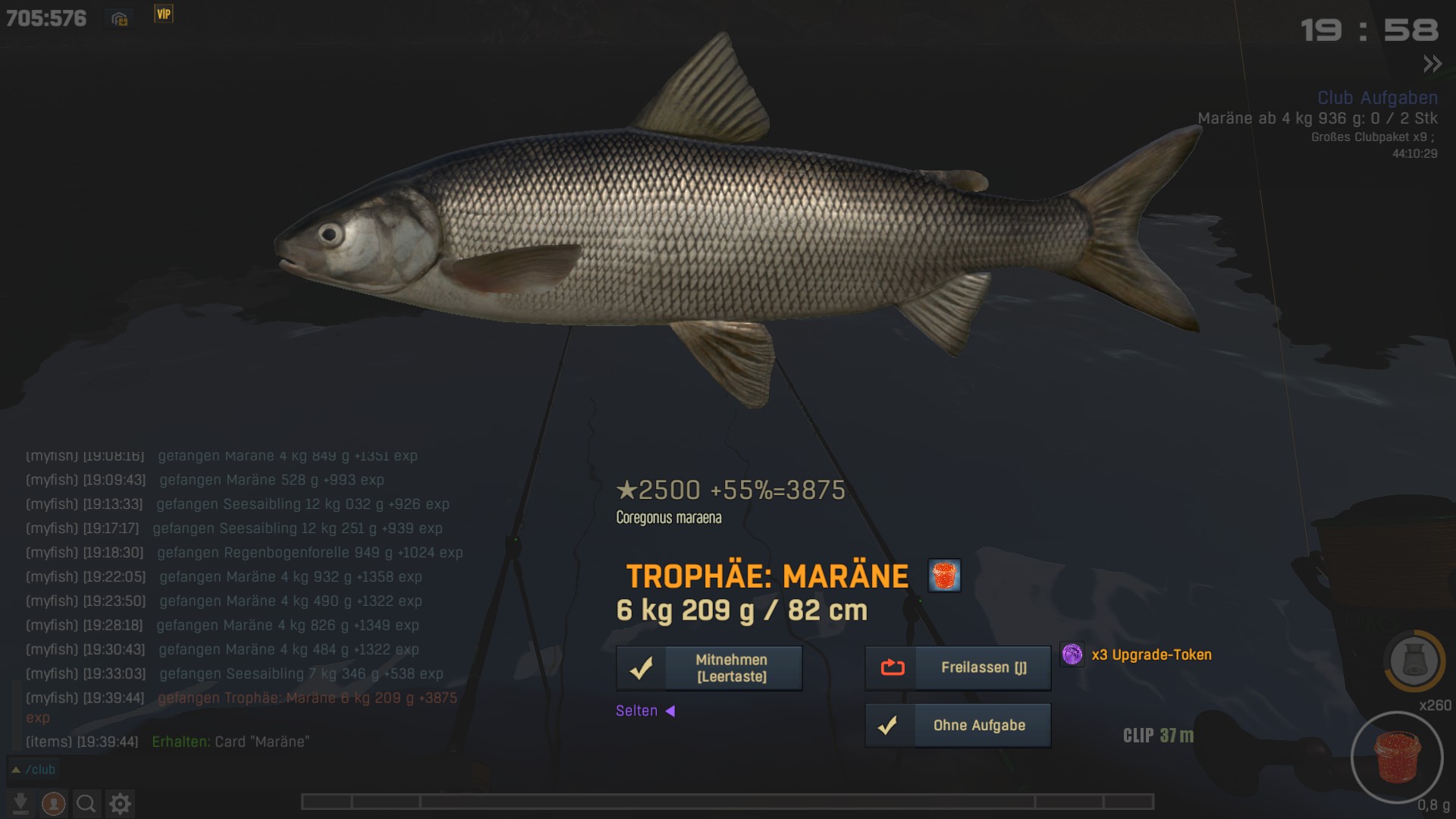Open the Club Aufgaben task tracker

tap(1377, 98)
